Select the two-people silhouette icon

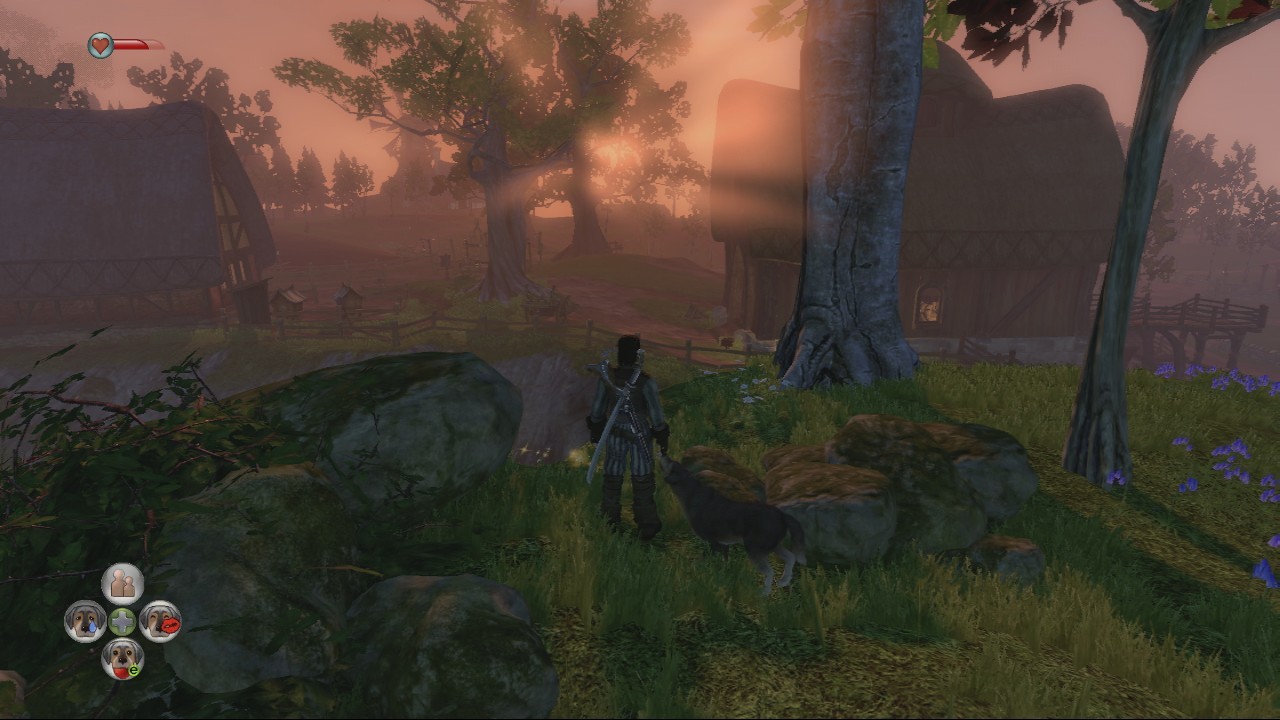tap(122, 583)
